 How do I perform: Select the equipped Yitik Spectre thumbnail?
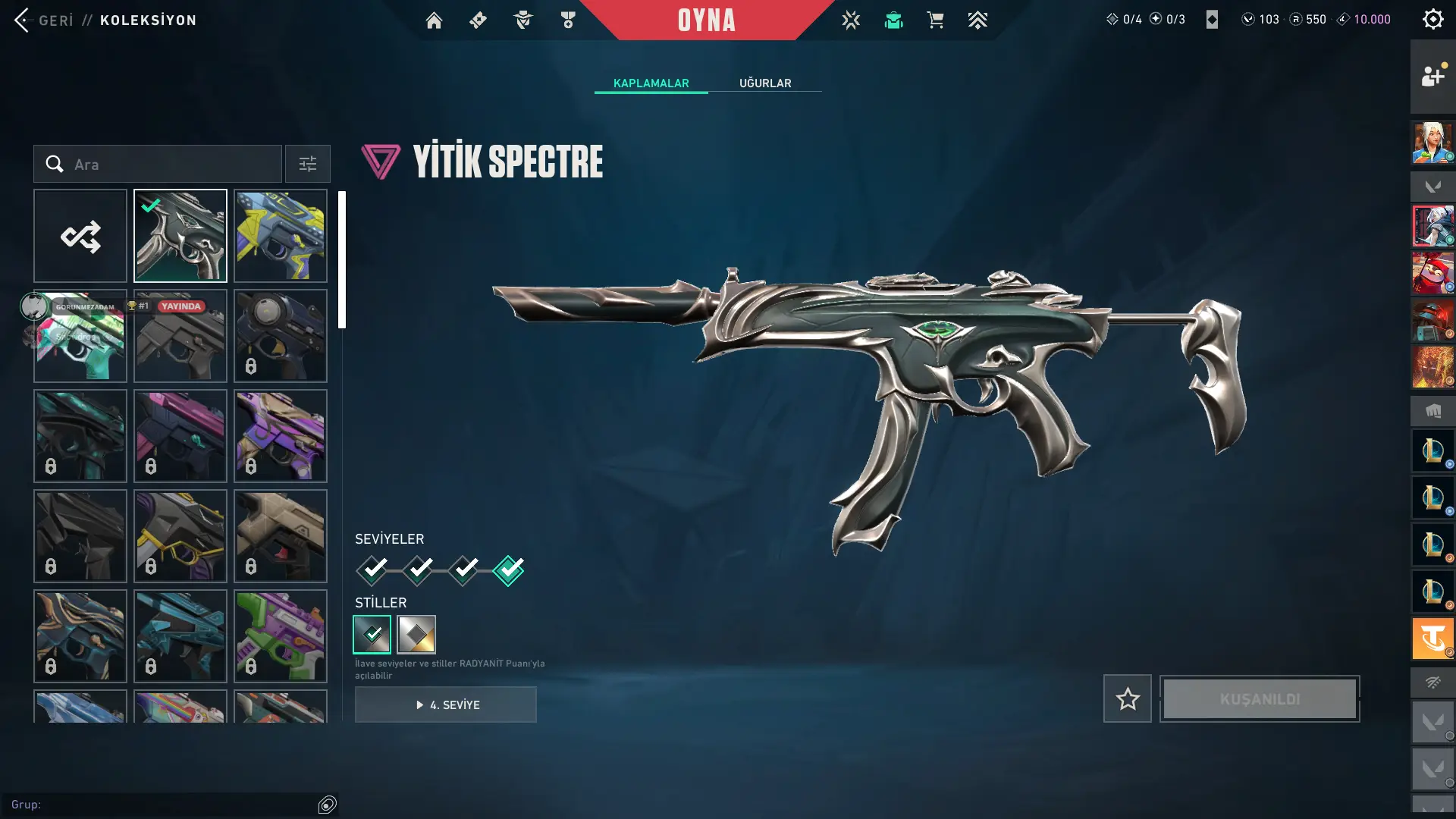click(x=180, y=236)
